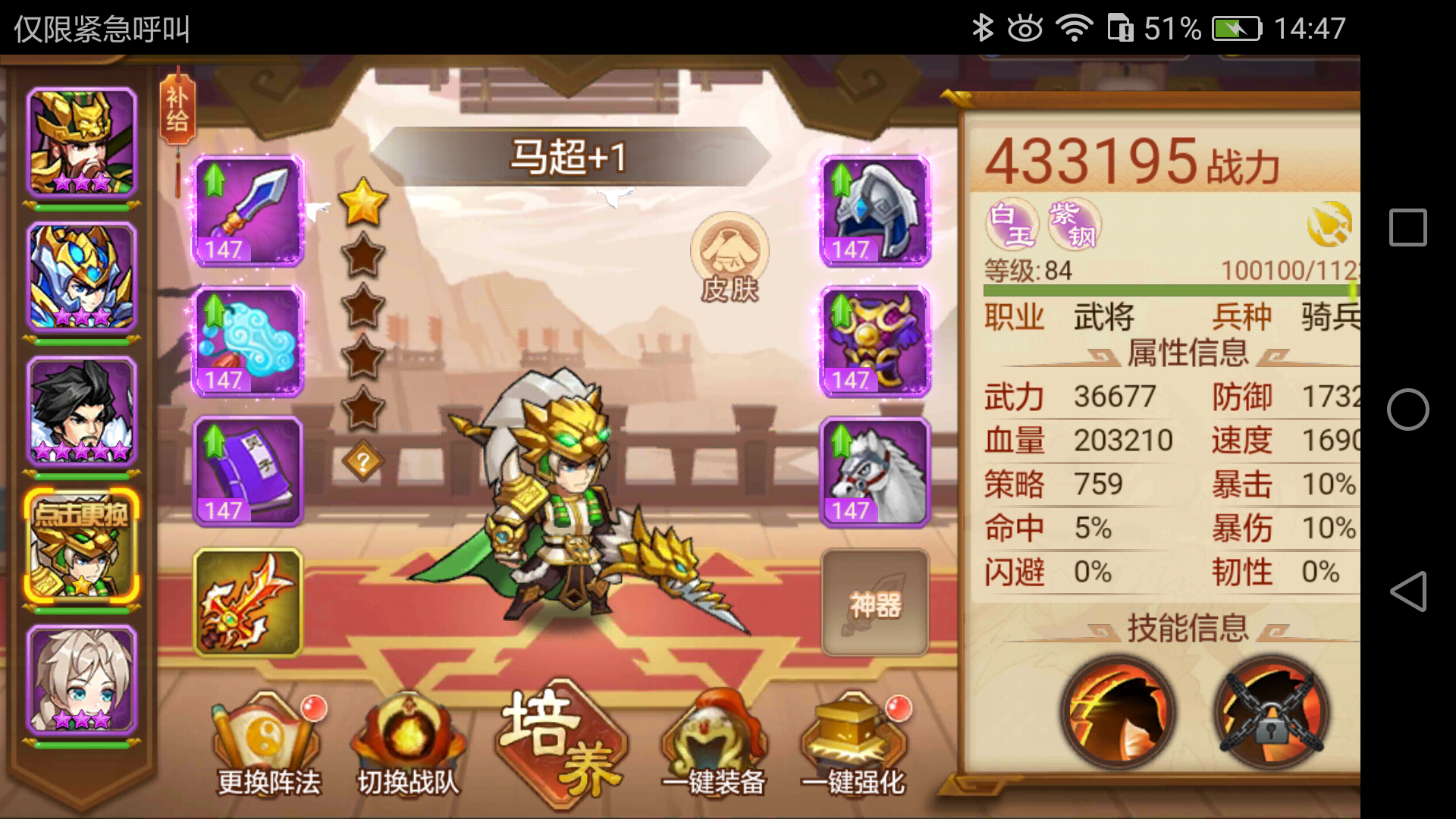
Task: Open the question mark tile below the stars
Action: (364, 459)
